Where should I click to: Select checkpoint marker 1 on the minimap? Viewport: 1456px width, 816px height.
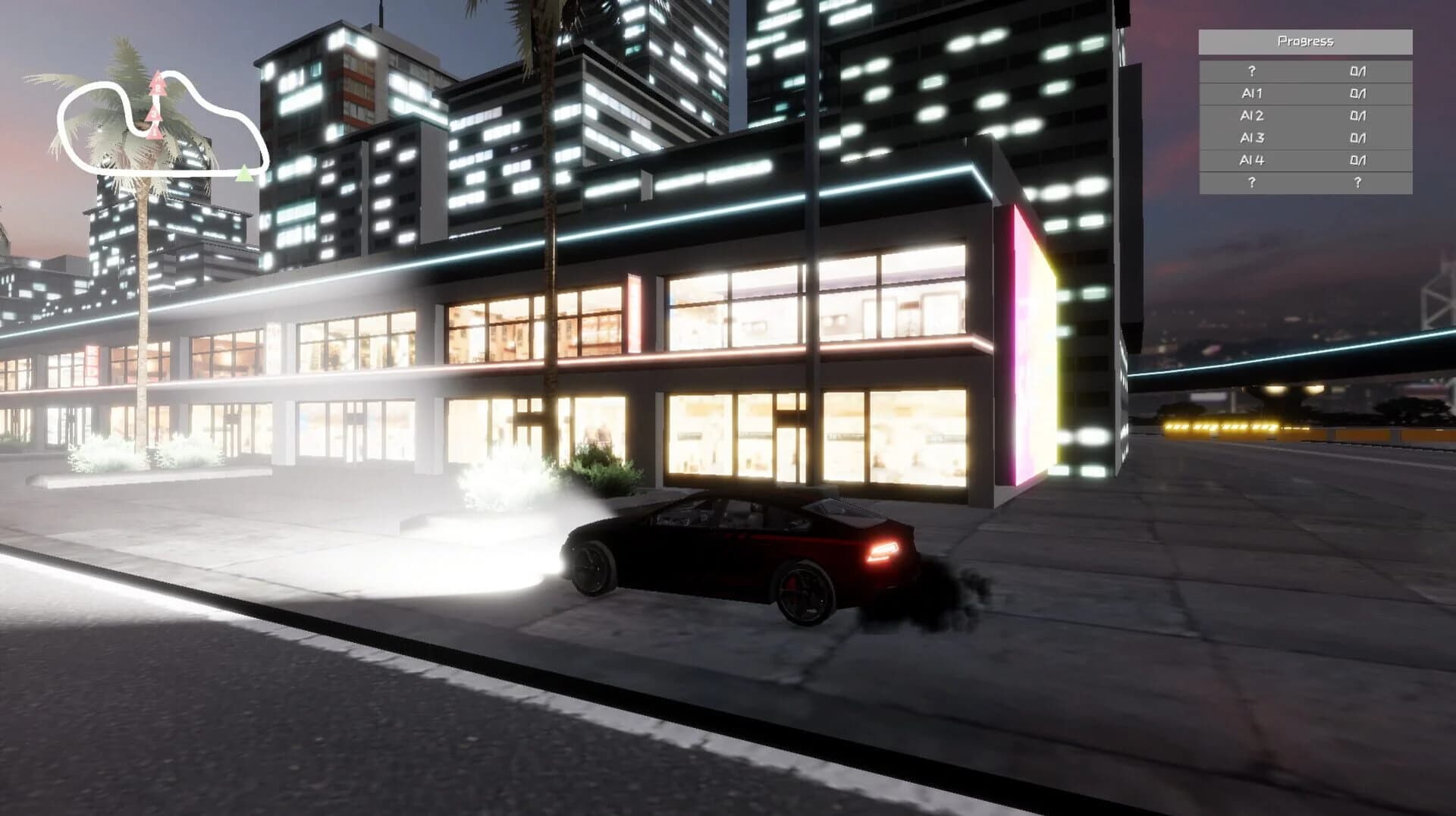click(155, 133)
